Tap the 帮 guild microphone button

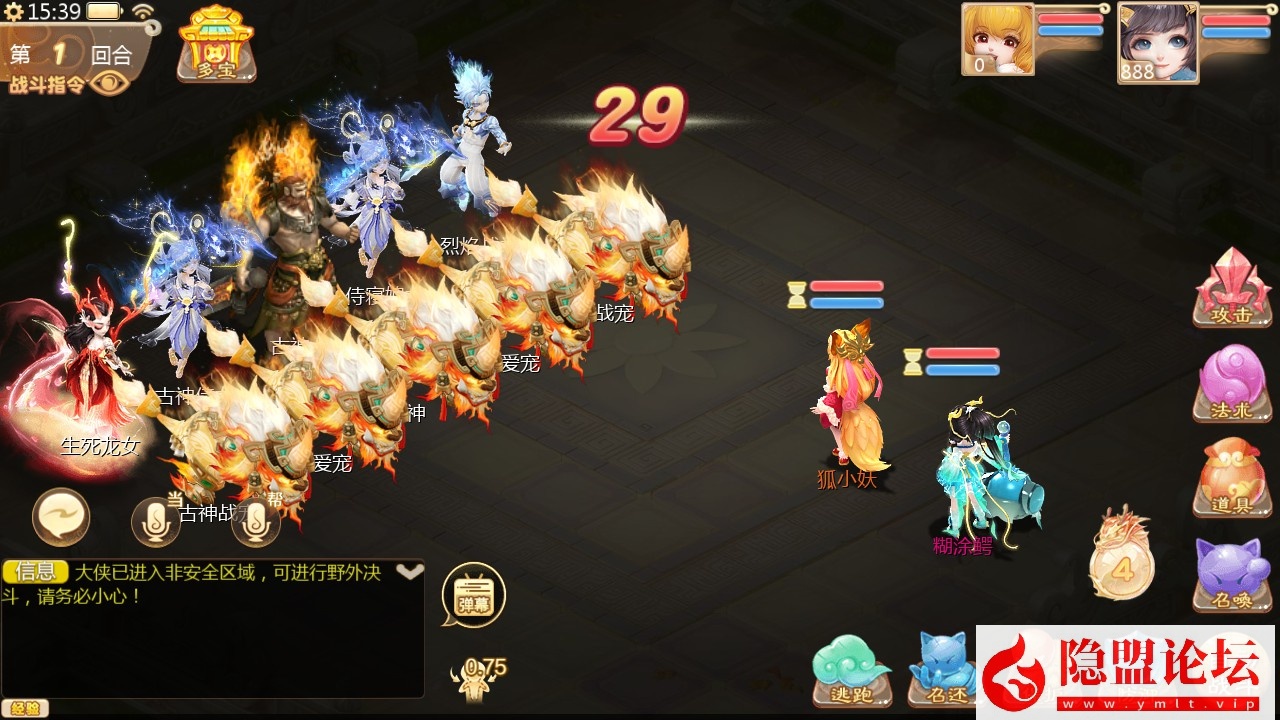click(256, 522)
